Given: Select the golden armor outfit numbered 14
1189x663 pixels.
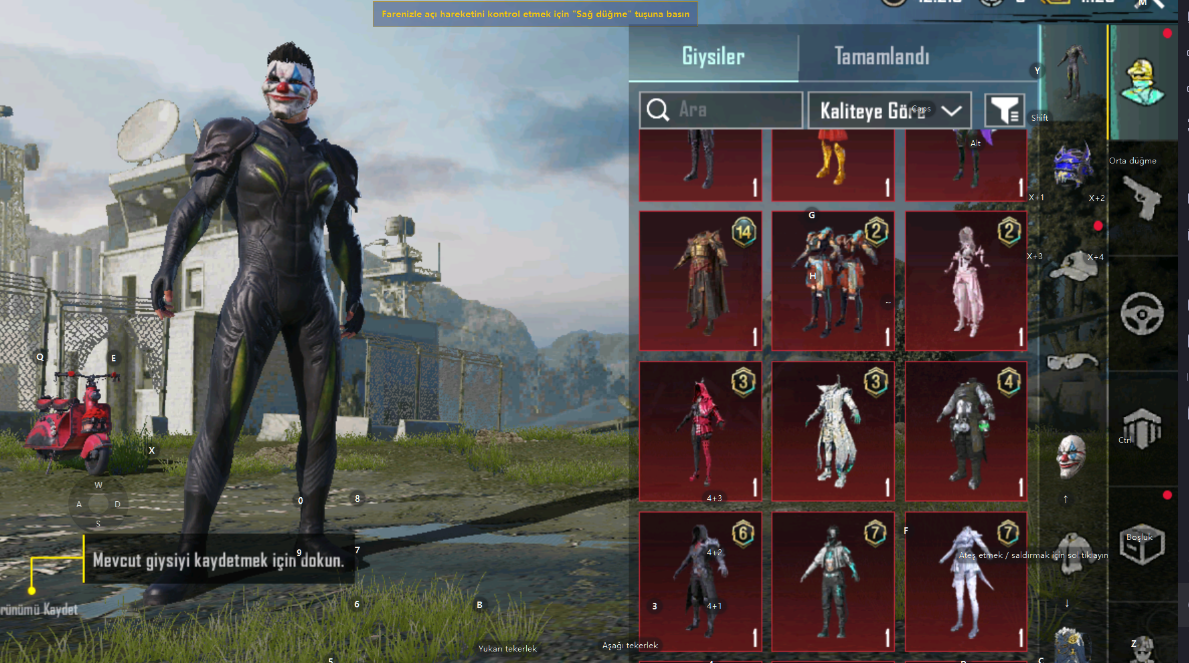Looking at the screenshot, I should pyautogui.click(x=700, y=280).
